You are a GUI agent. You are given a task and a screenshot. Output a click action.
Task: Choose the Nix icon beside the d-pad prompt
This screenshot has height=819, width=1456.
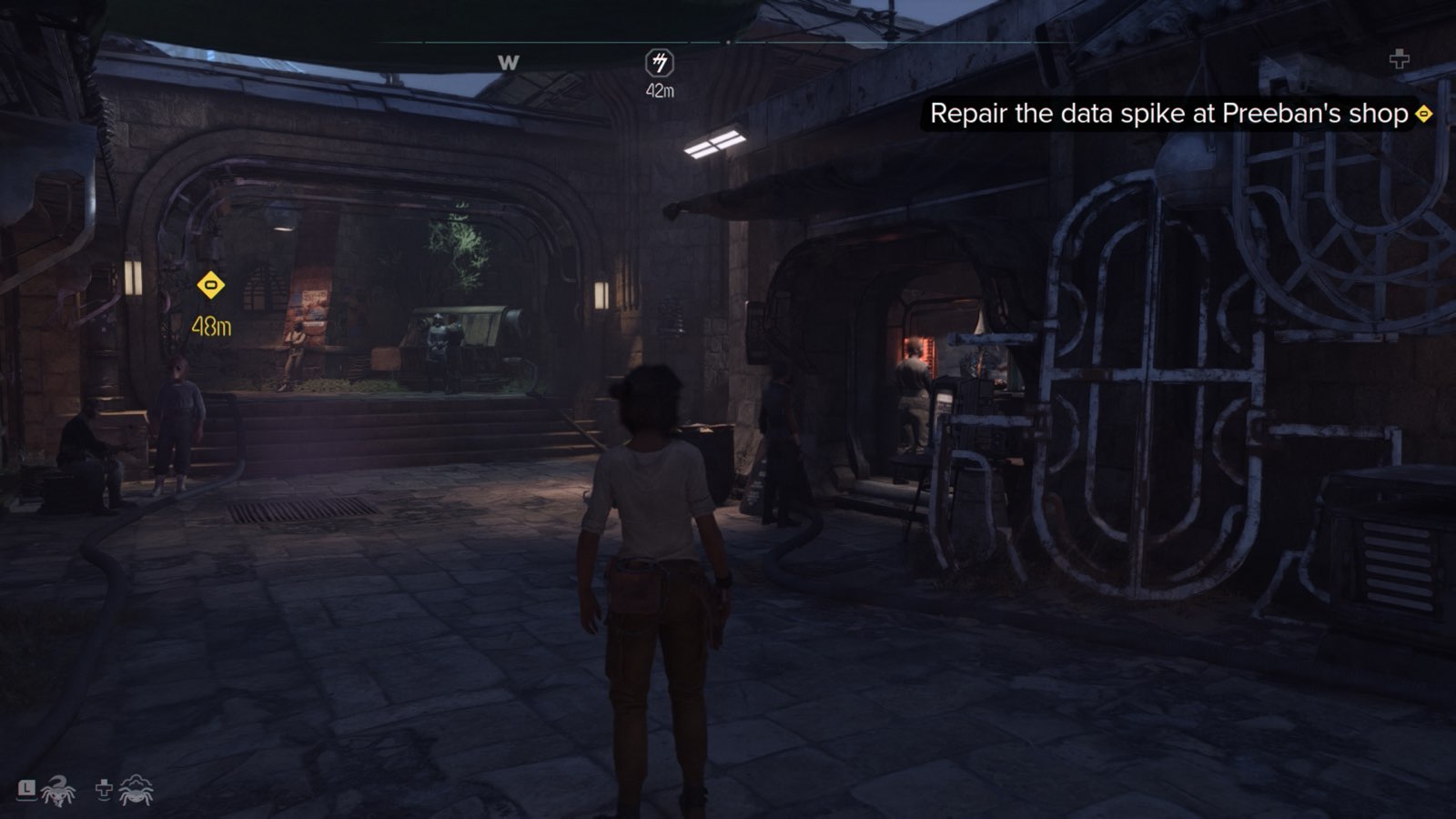click(x=136, y=790)
